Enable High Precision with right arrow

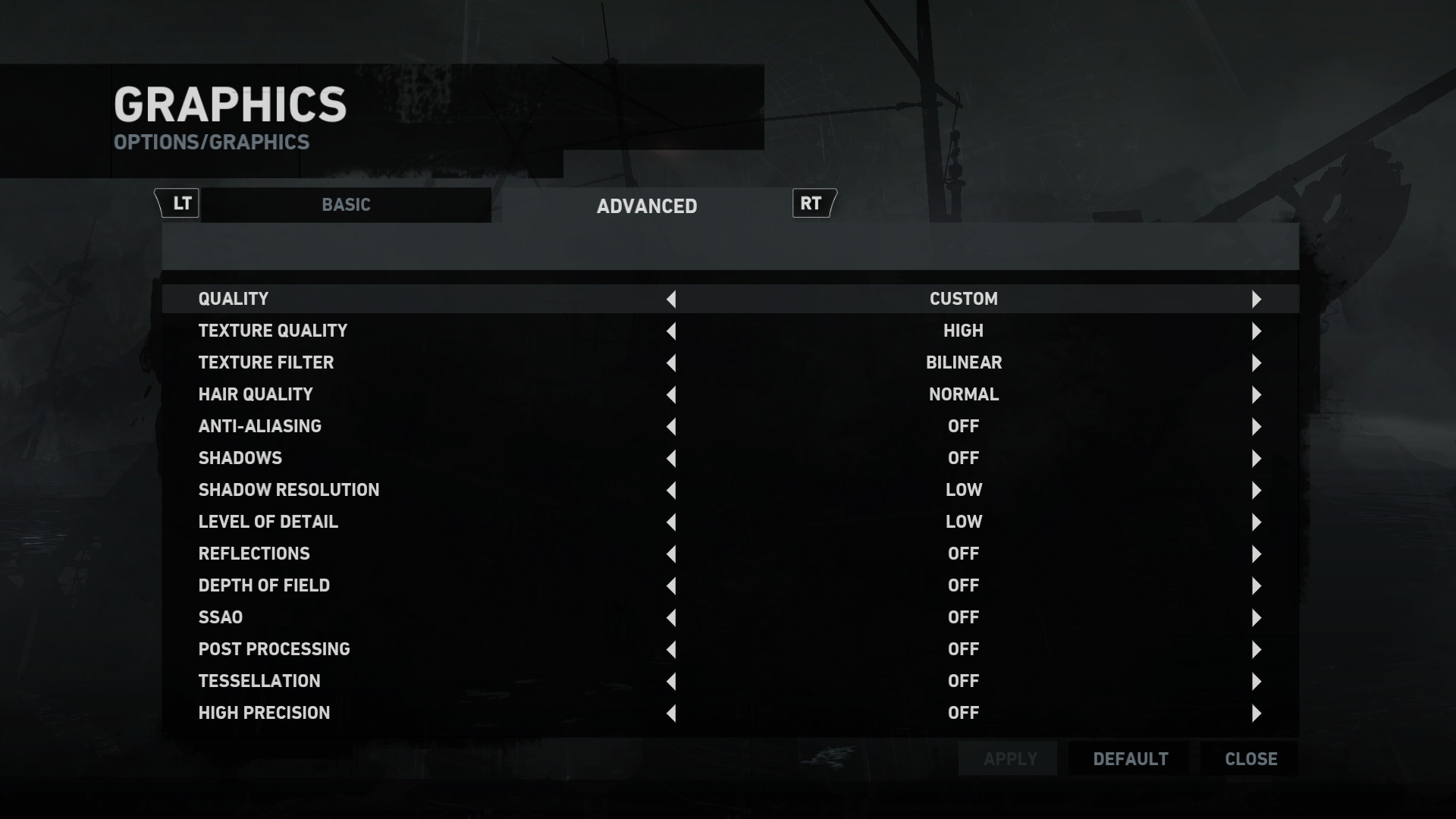(x=1257, y=714)
